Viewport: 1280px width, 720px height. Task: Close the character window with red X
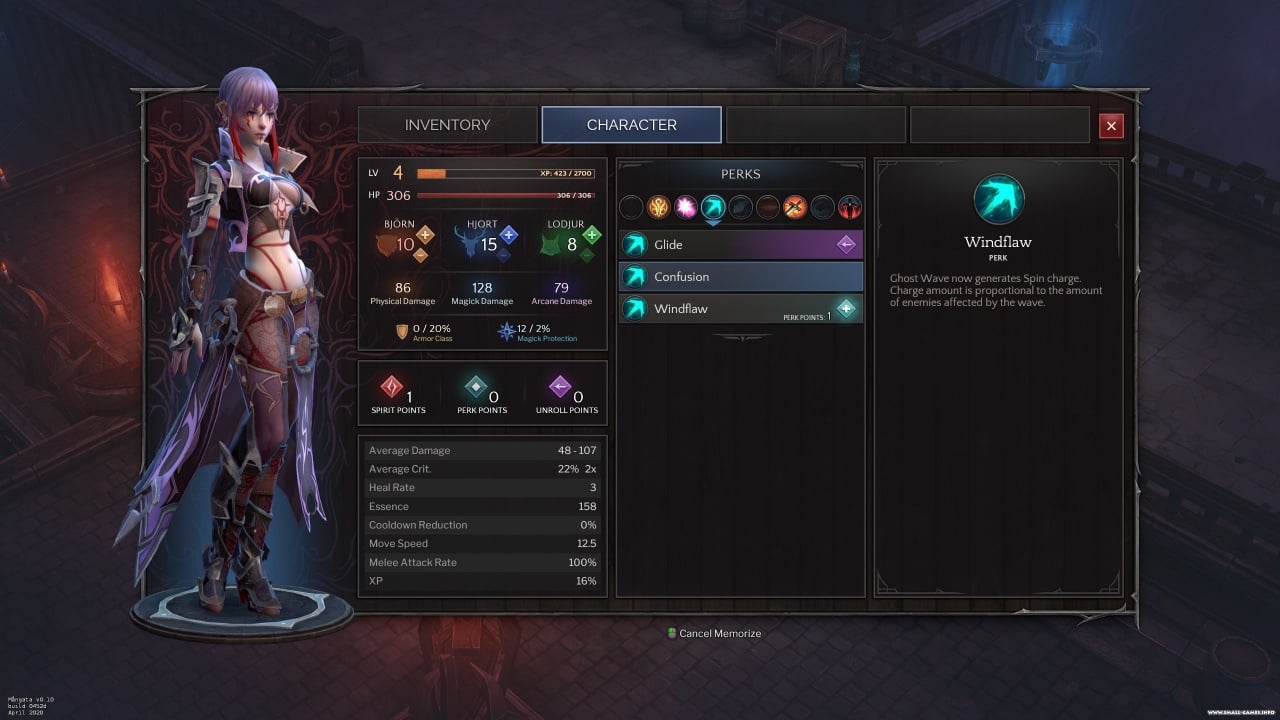click(x=1110, y=125)
